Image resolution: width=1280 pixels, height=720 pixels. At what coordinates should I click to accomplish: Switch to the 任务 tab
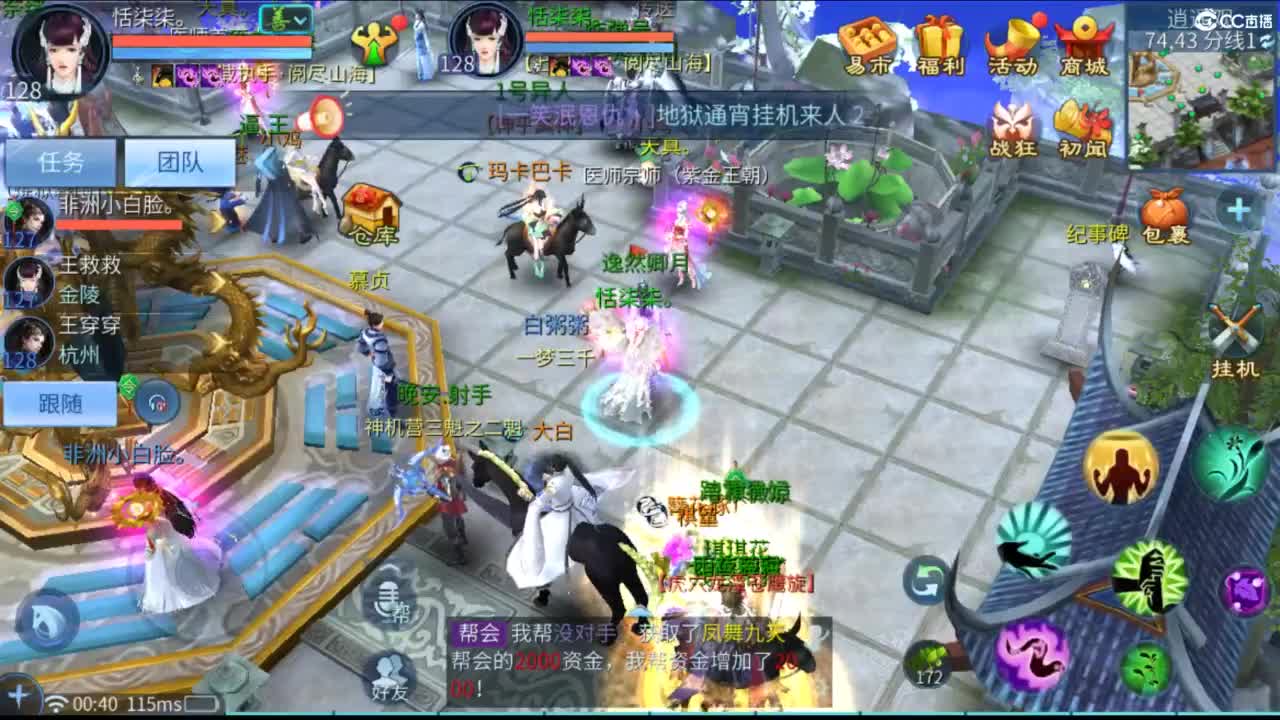pyautogui.click(x=62, y=162)
